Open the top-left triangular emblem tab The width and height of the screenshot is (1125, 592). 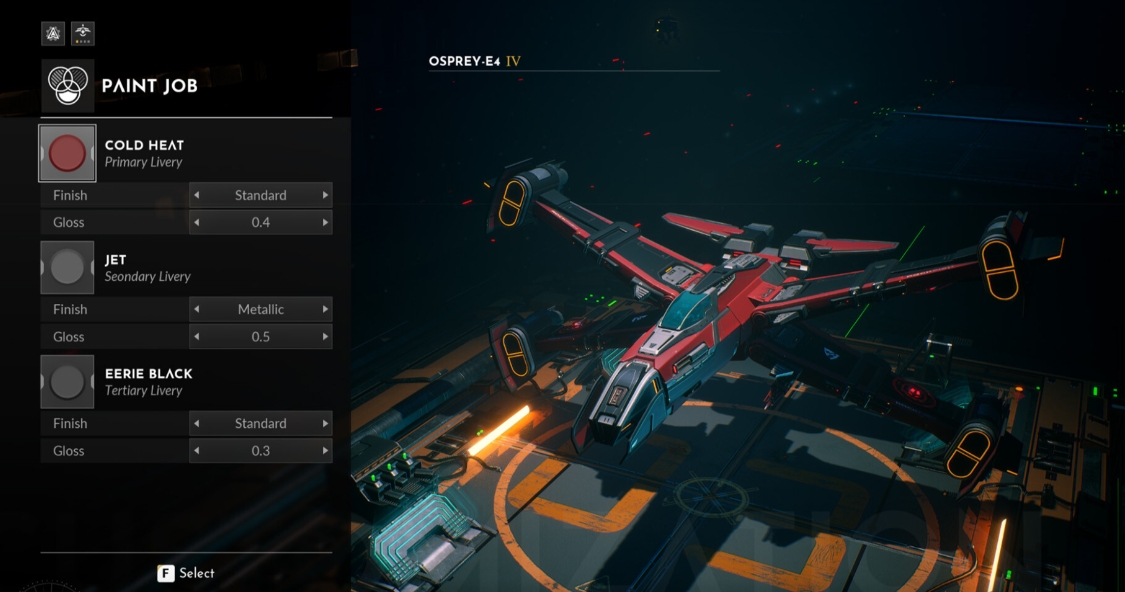click(53, 34)
